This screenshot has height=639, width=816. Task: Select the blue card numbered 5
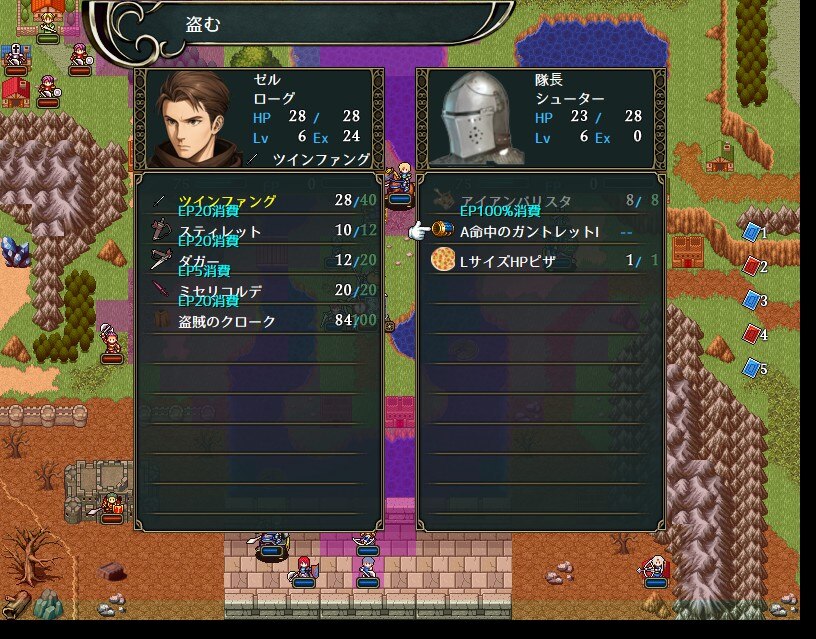coord(752,368)
